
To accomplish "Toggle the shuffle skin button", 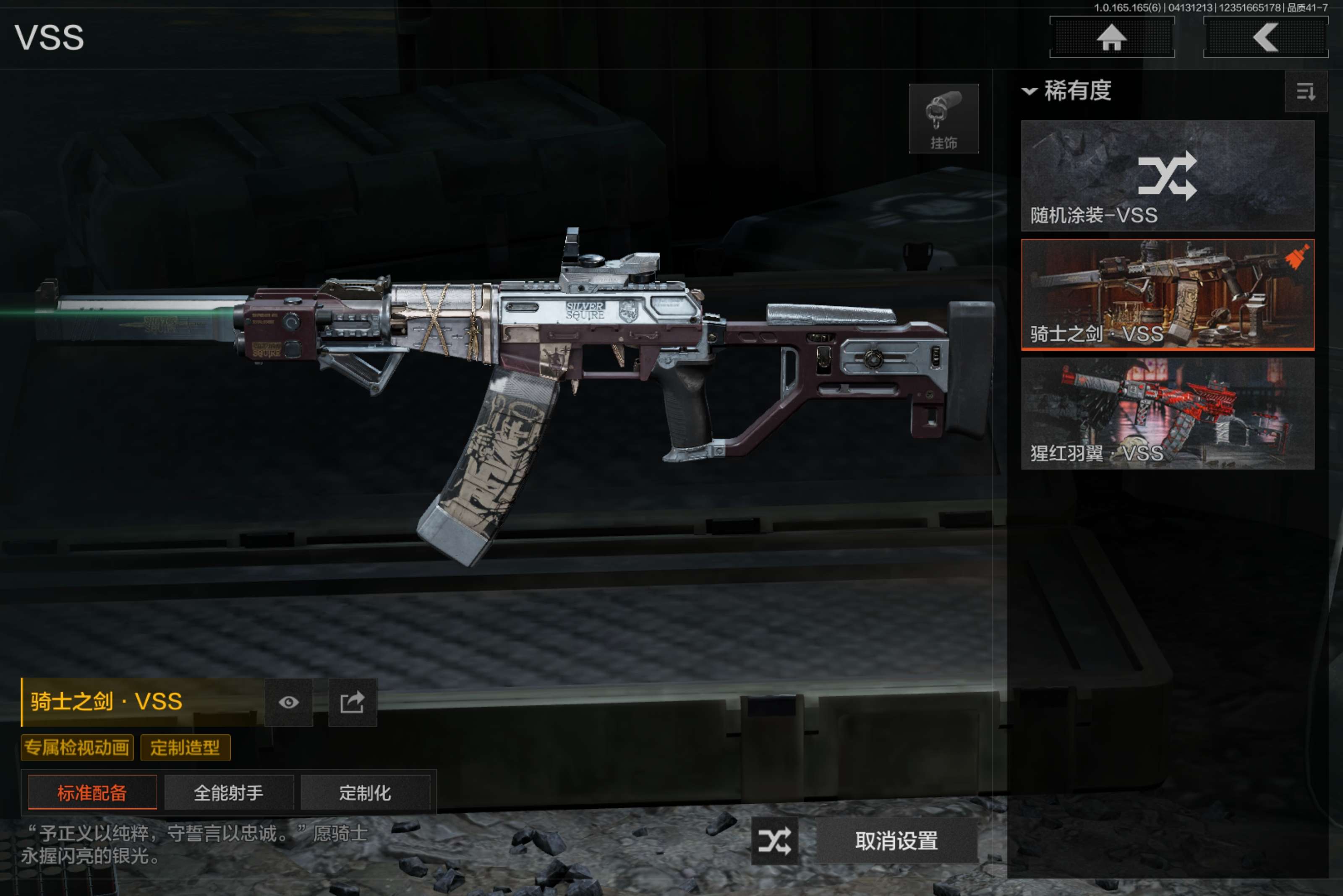I will point(774,841).
